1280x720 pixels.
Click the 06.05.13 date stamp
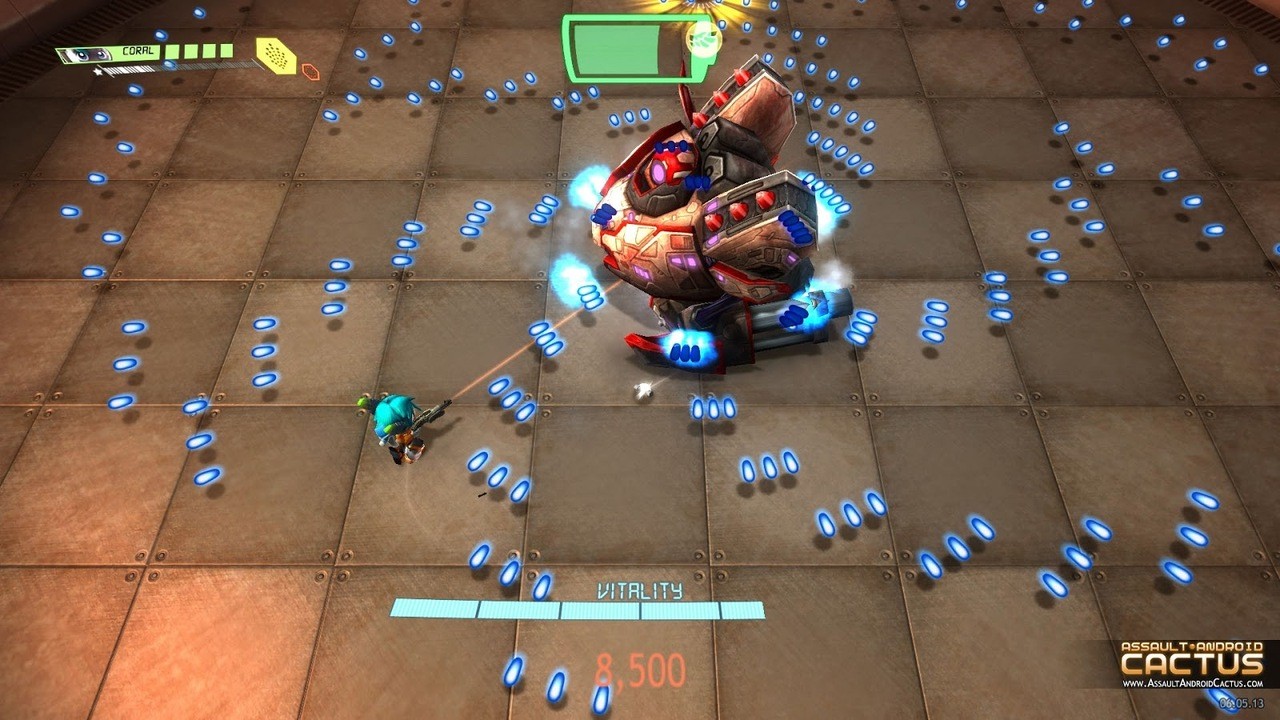1242,702
